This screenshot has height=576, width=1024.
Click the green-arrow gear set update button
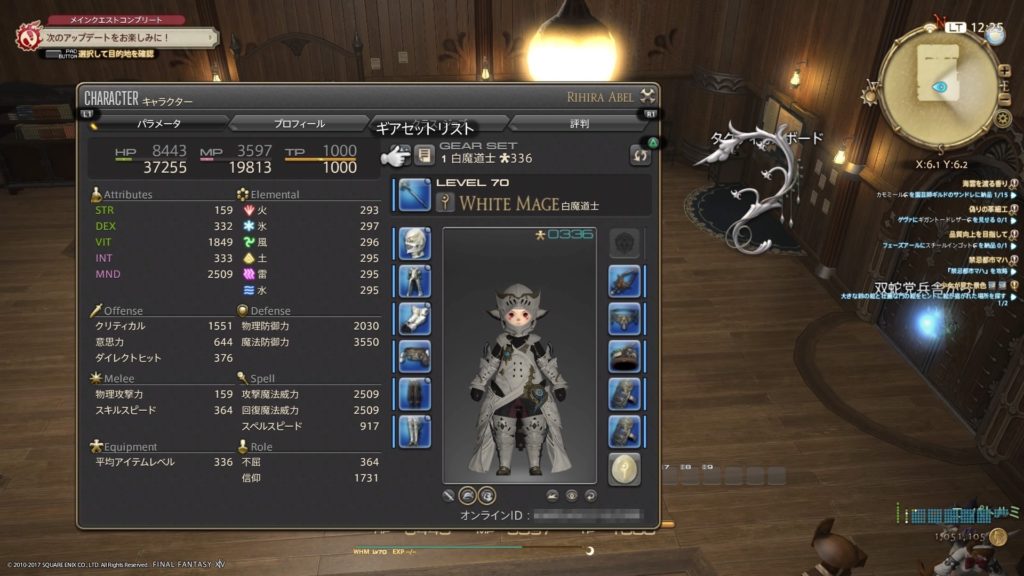tap(639, 155)
